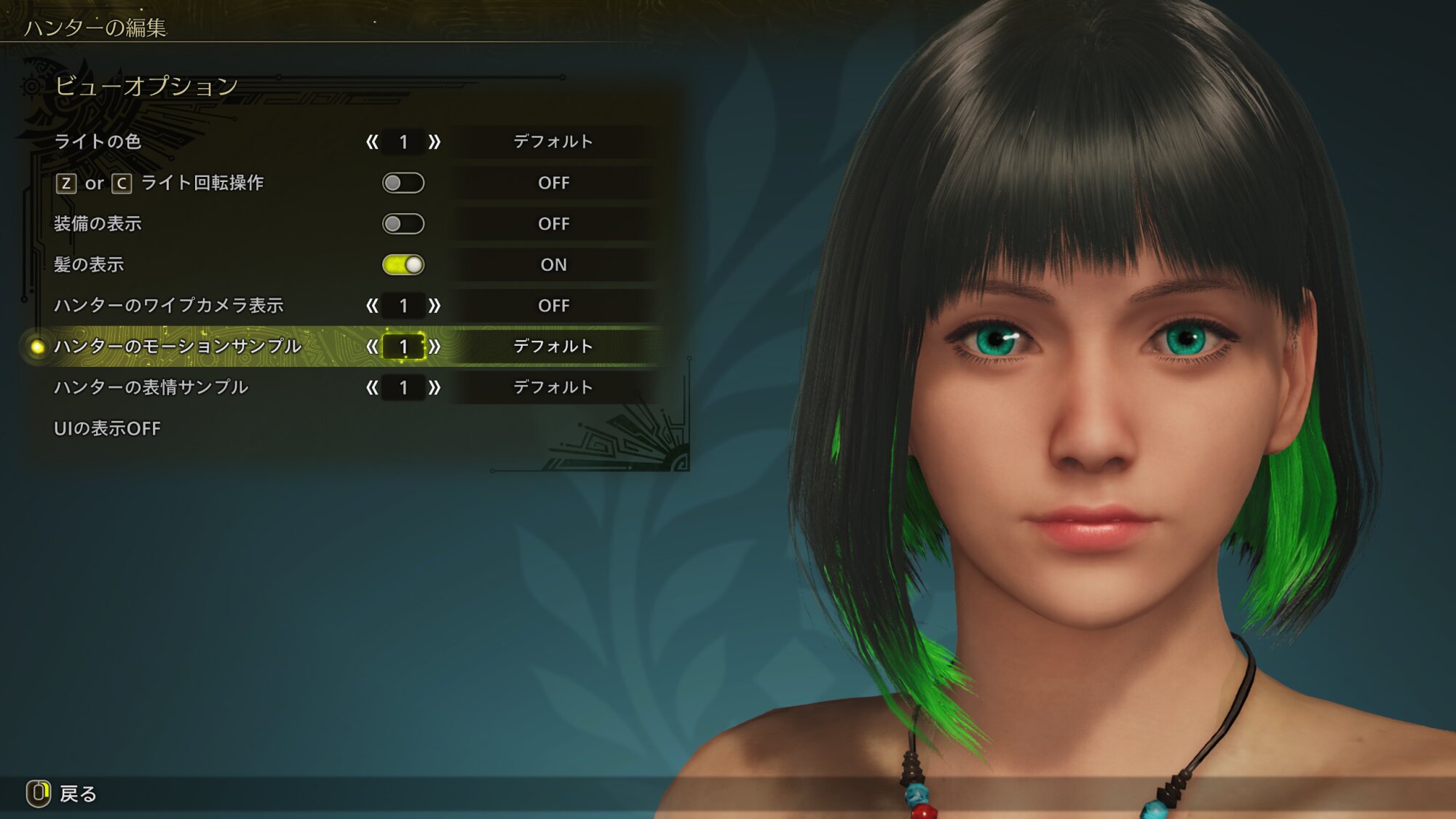Click left arrow of ハンターの表情サンプル
Image resolution: width=1456 pixels, height=819 pixels.
tap(372, 387)
